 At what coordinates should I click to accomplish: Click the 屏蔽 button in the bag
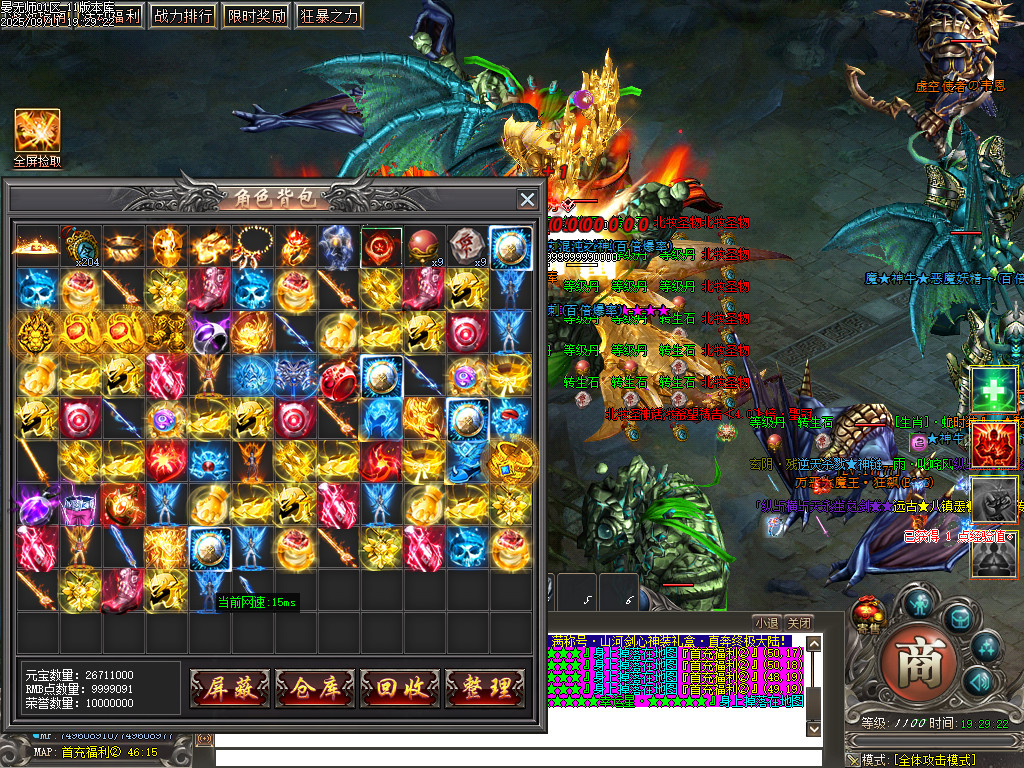tap(230, 688)
